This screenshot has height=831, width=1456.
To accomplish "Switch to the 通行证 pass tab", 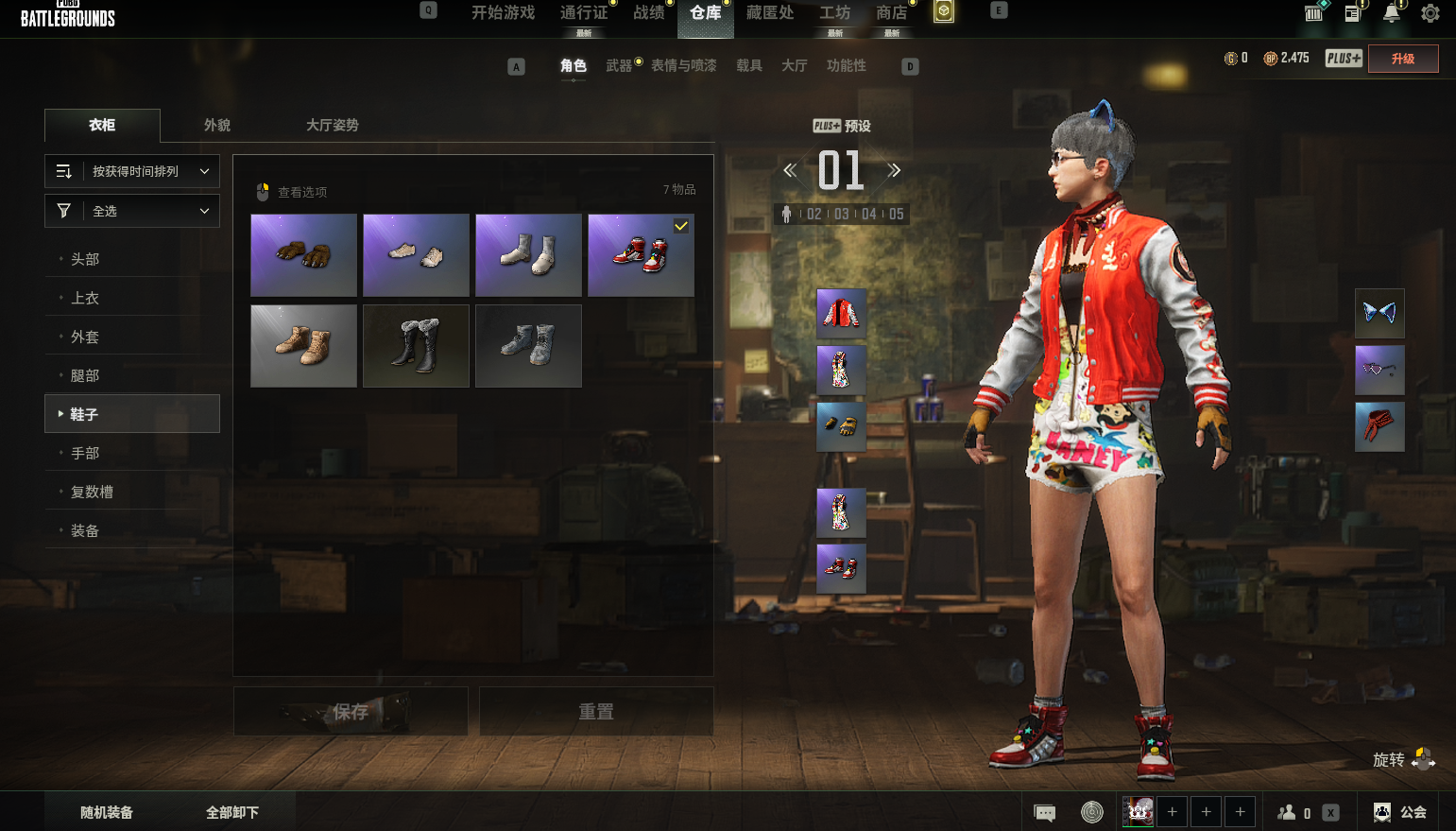I will pos(584,13).
